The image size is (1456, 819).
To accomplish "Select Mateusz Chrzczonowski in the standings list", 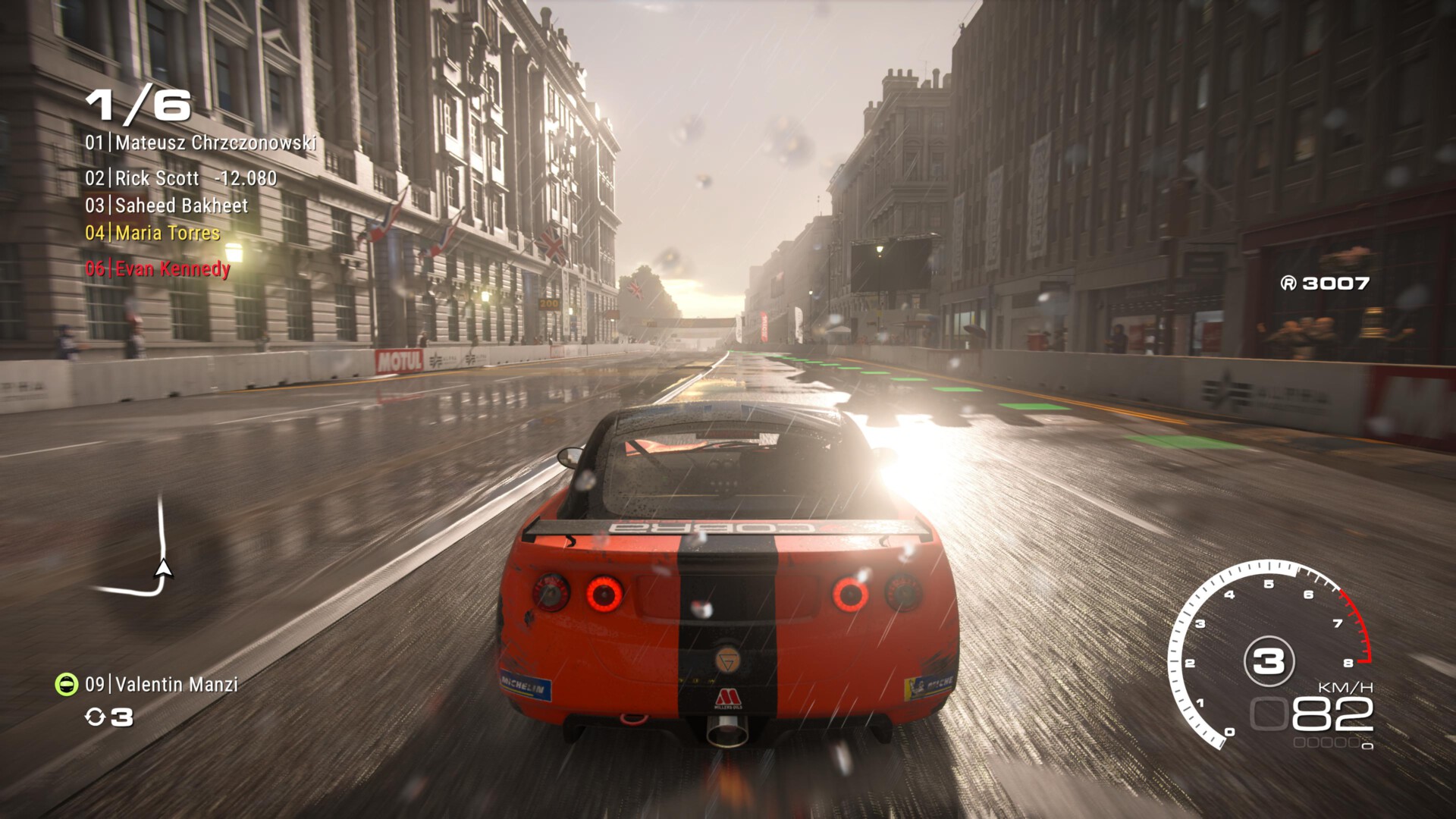I will (201, 143).
